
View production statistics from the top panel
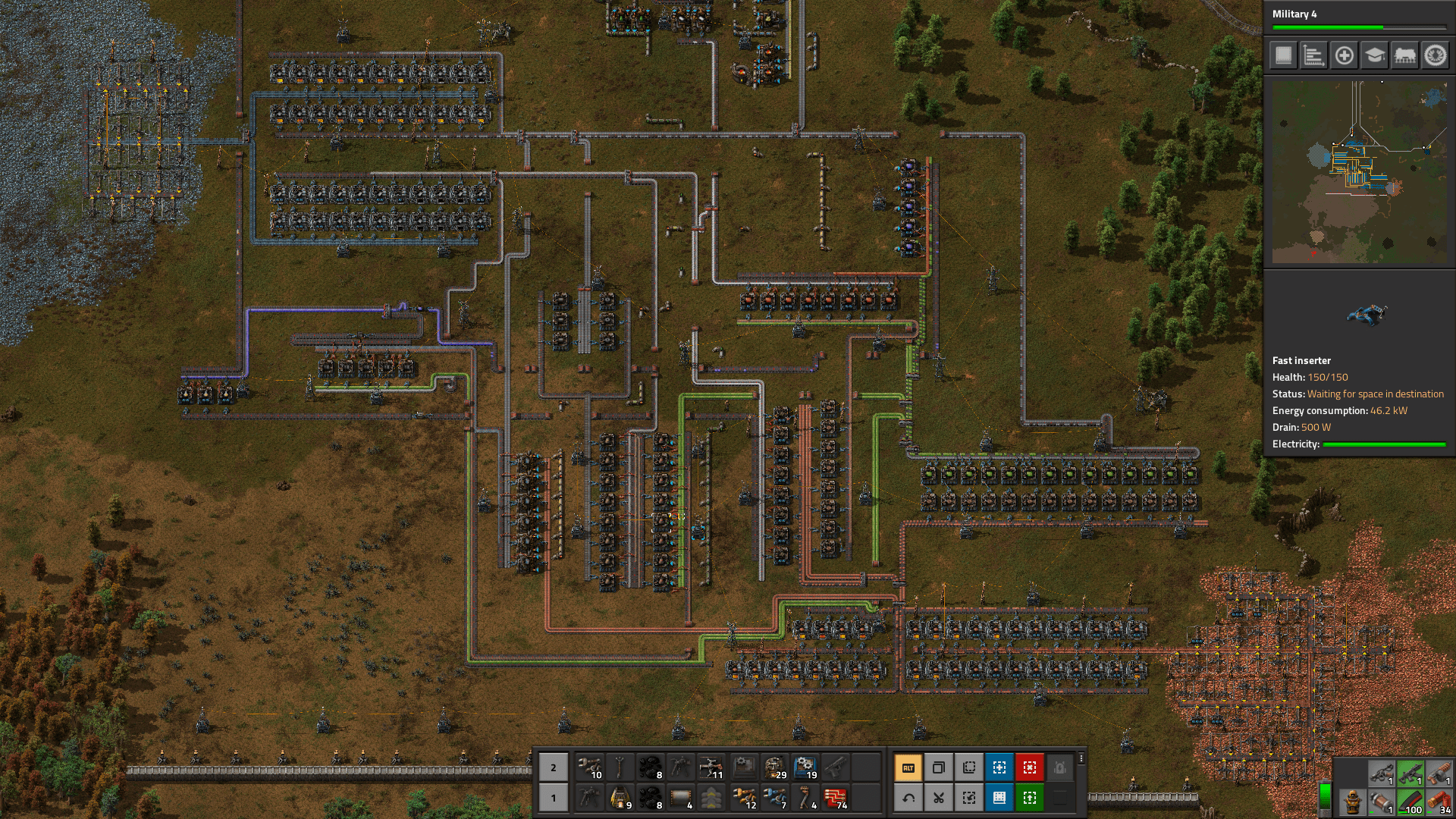[x=1314, y=56]
